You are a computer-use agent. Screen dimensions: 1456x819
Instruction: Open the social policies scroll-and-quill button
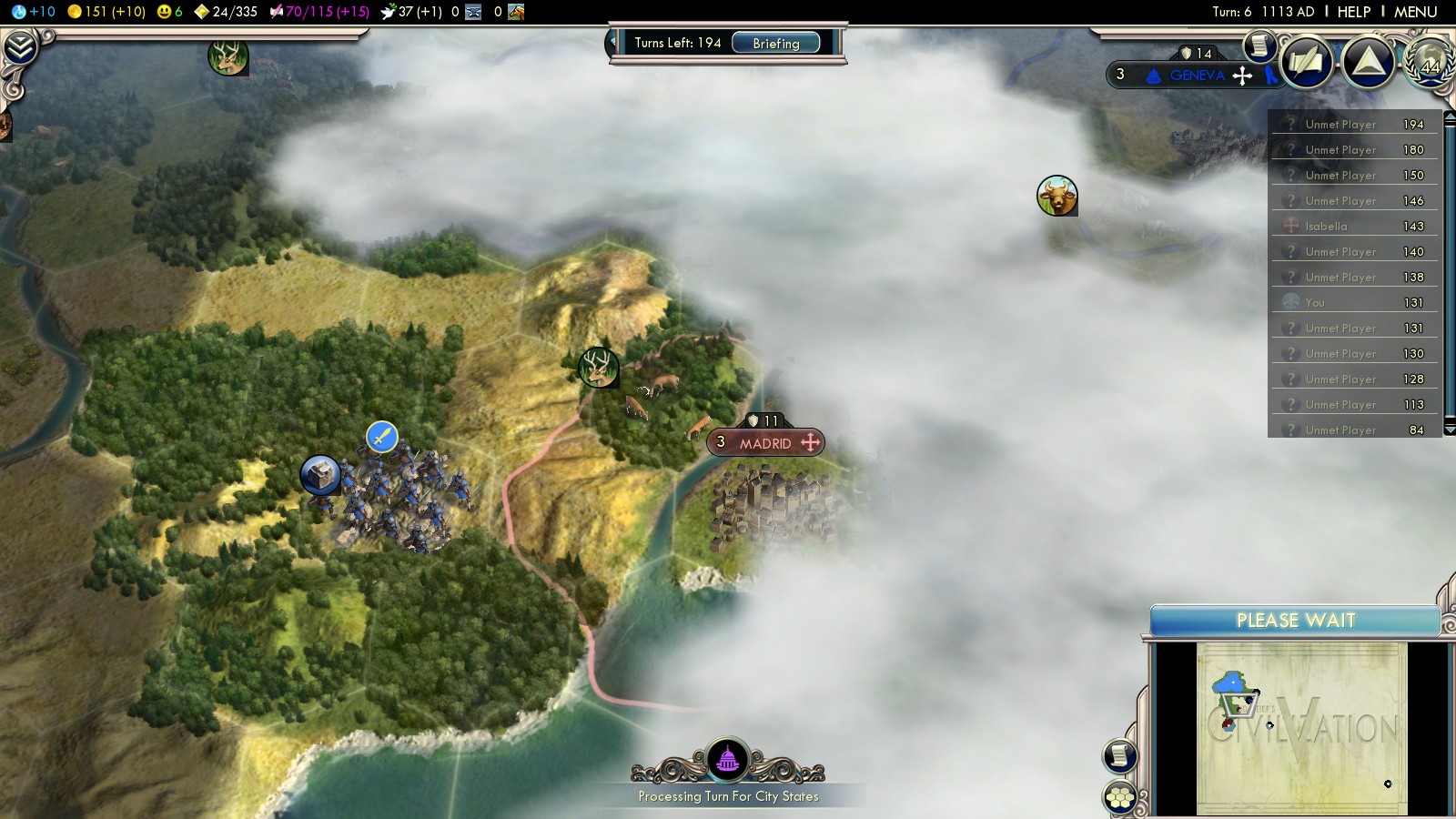pyautogui.click(x=1307, y=62)
